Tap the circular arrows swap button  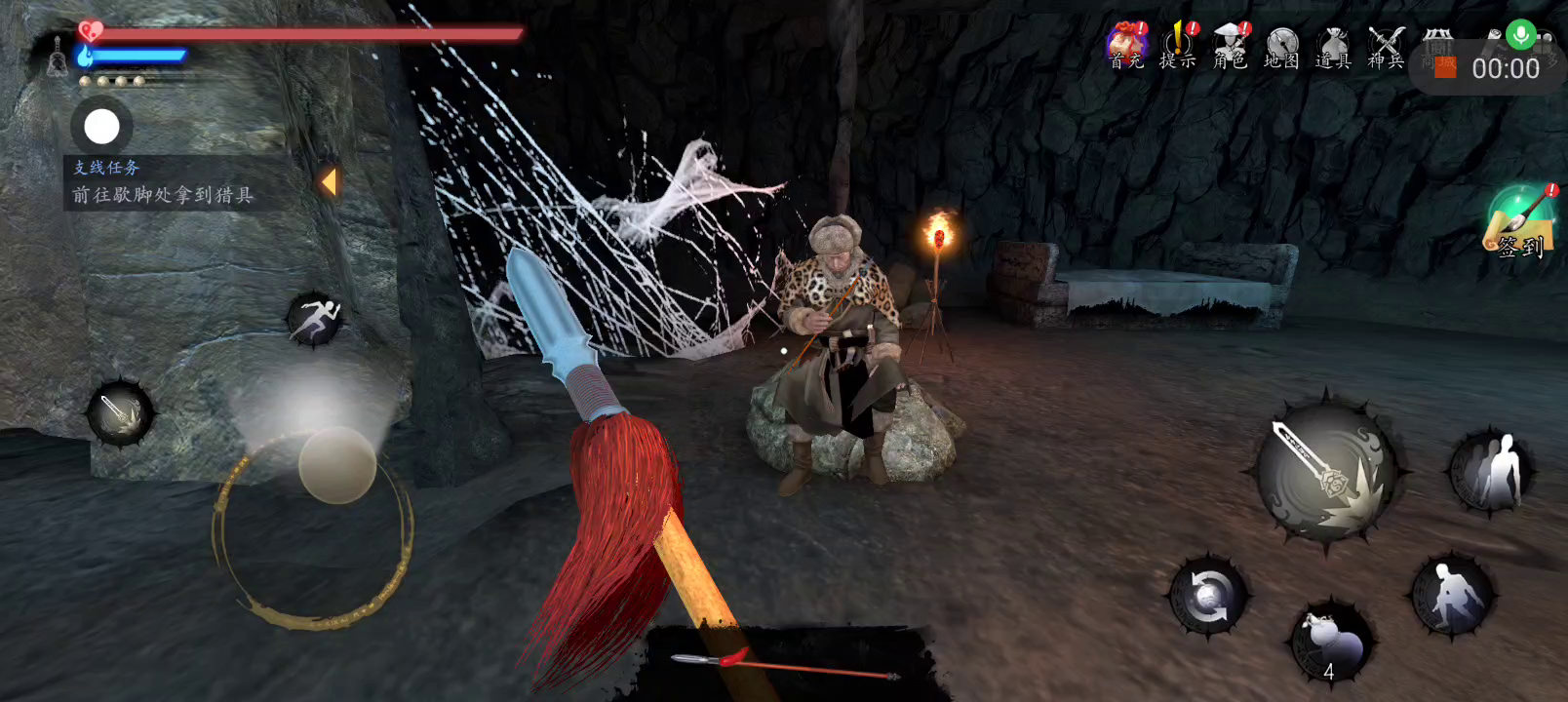click(x=1208, y=594)
